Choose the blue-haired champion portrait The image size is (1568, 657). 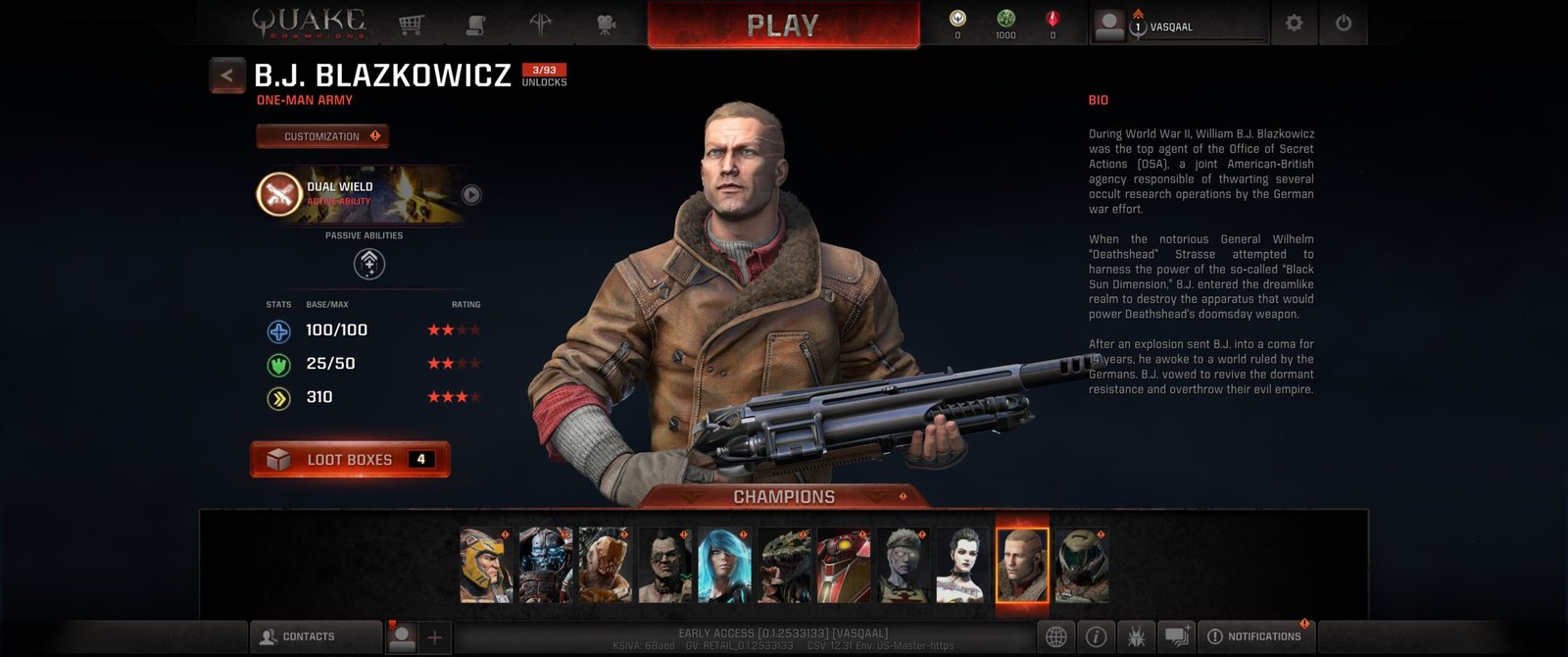(x=724, y=566)
